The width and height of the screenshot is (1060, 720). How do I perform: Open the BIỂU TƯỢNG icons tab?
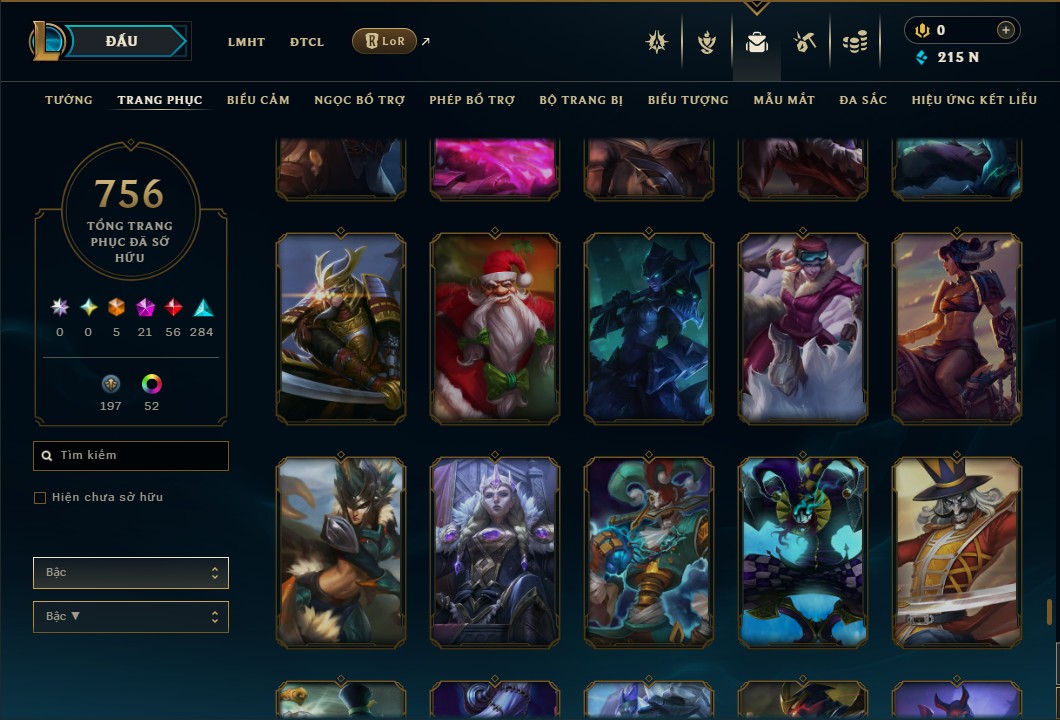(688, 100)
